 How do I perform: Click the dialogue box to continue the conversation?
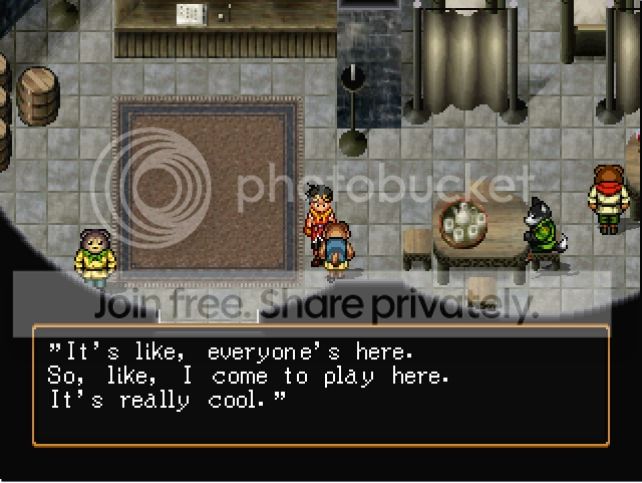pos(320,385)
